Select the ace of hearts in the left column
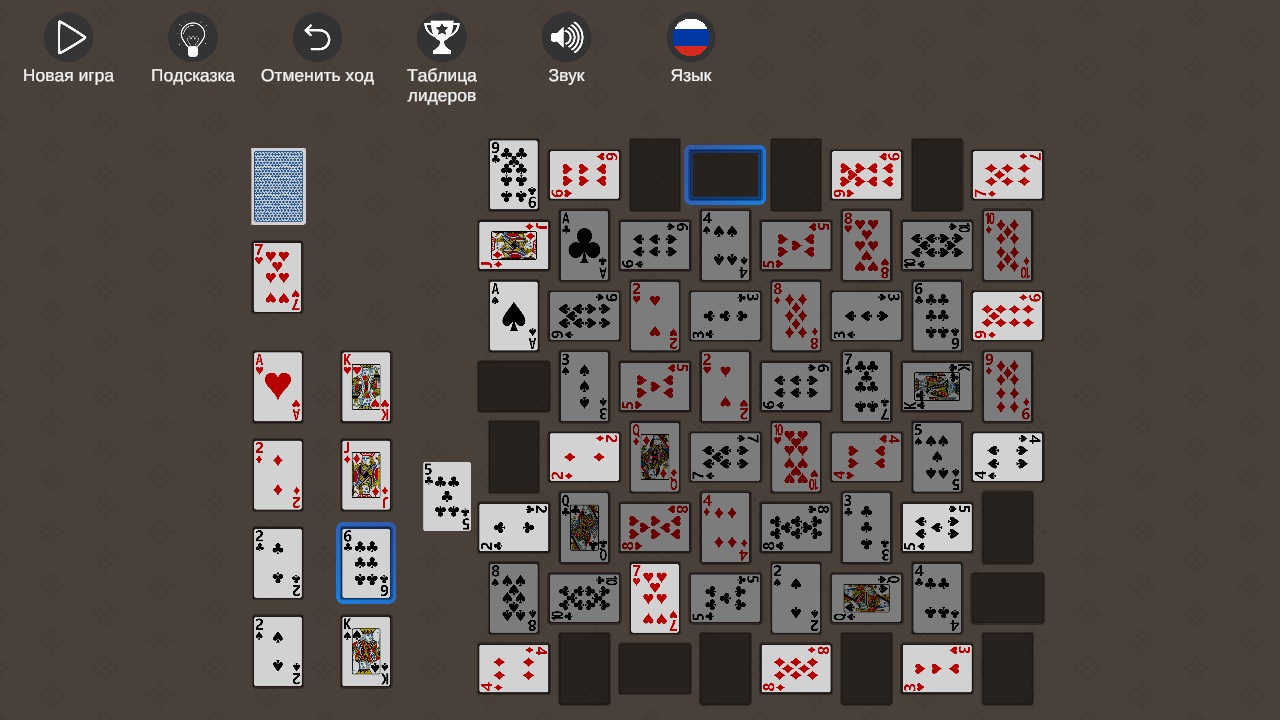 (x=278, y=387)
